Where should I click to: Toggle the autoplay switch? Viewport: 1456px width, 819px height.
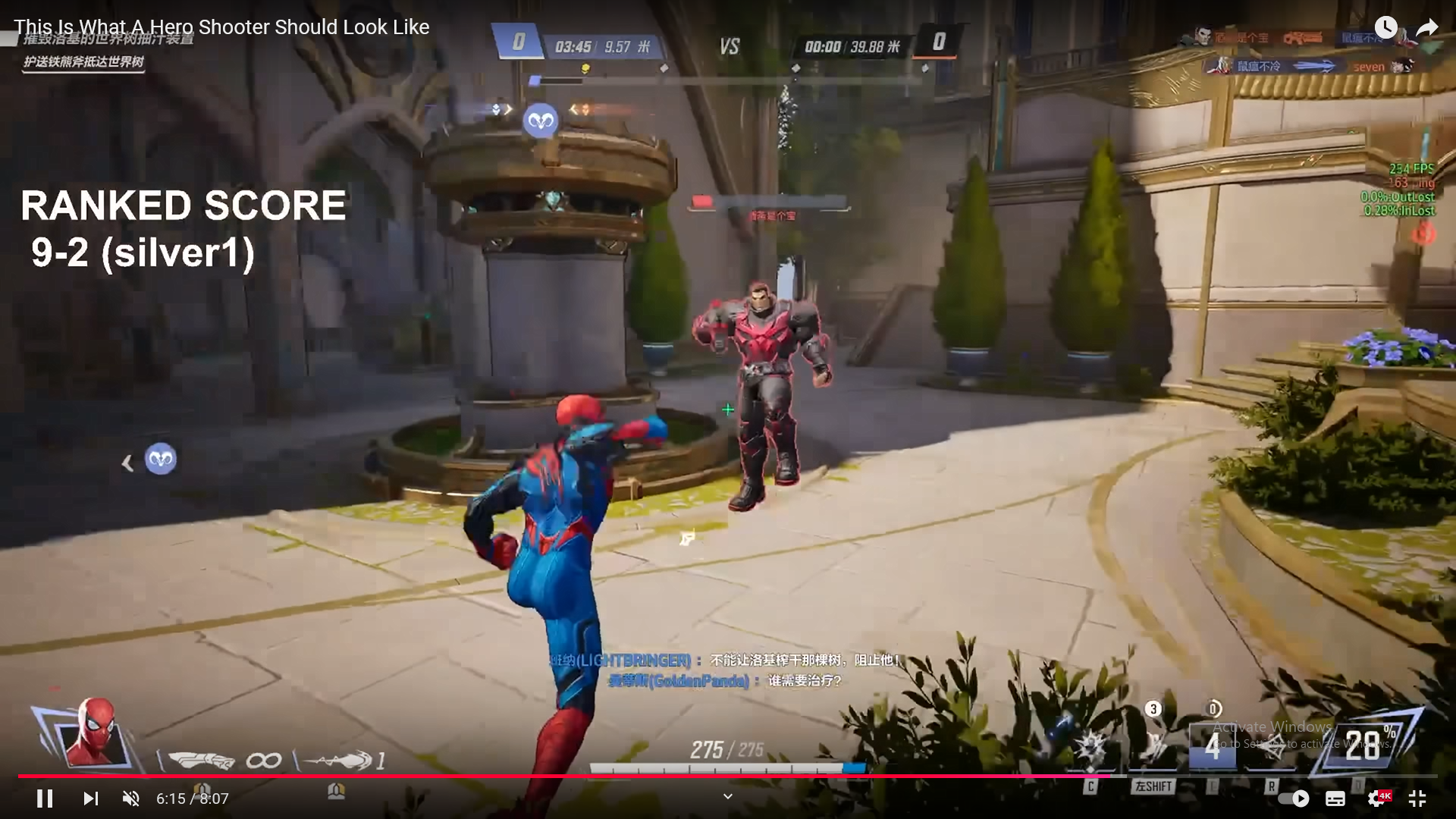pyautogui.click(x=1294, y=799)
